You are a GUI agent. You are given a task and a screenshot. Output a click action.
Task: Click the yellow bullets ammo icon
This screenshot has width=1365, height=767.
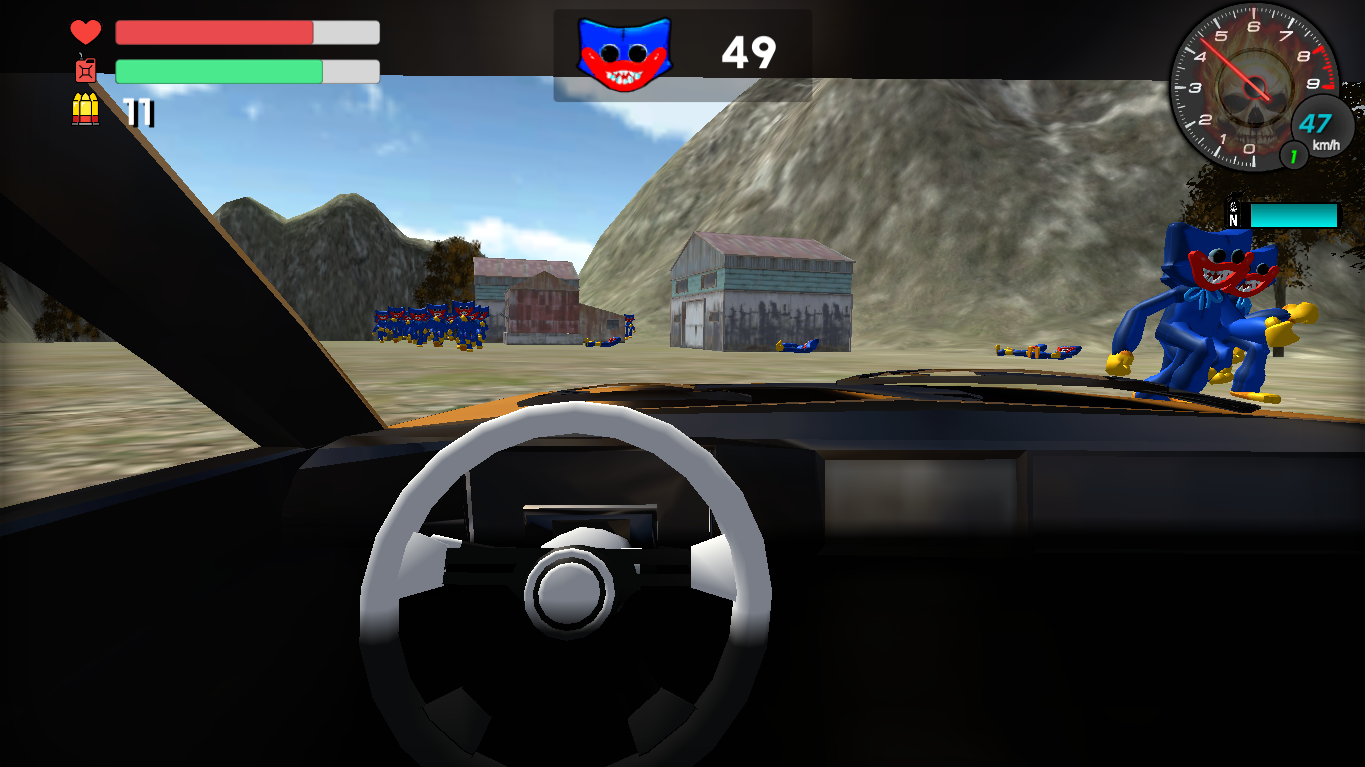point(86,105)
